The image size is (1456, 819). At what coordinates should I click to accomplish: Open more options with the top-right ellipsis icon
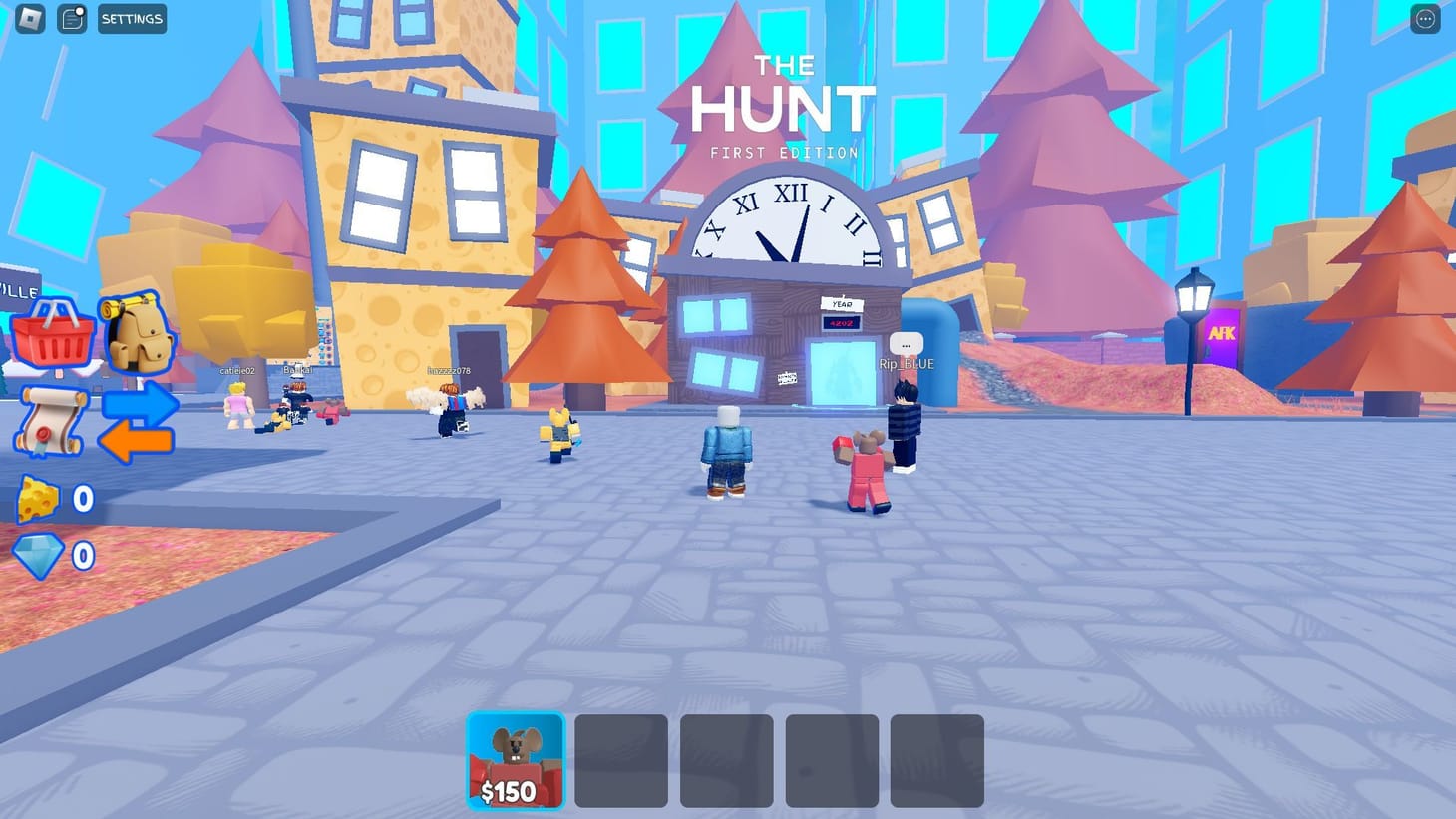pos(1426,18)
